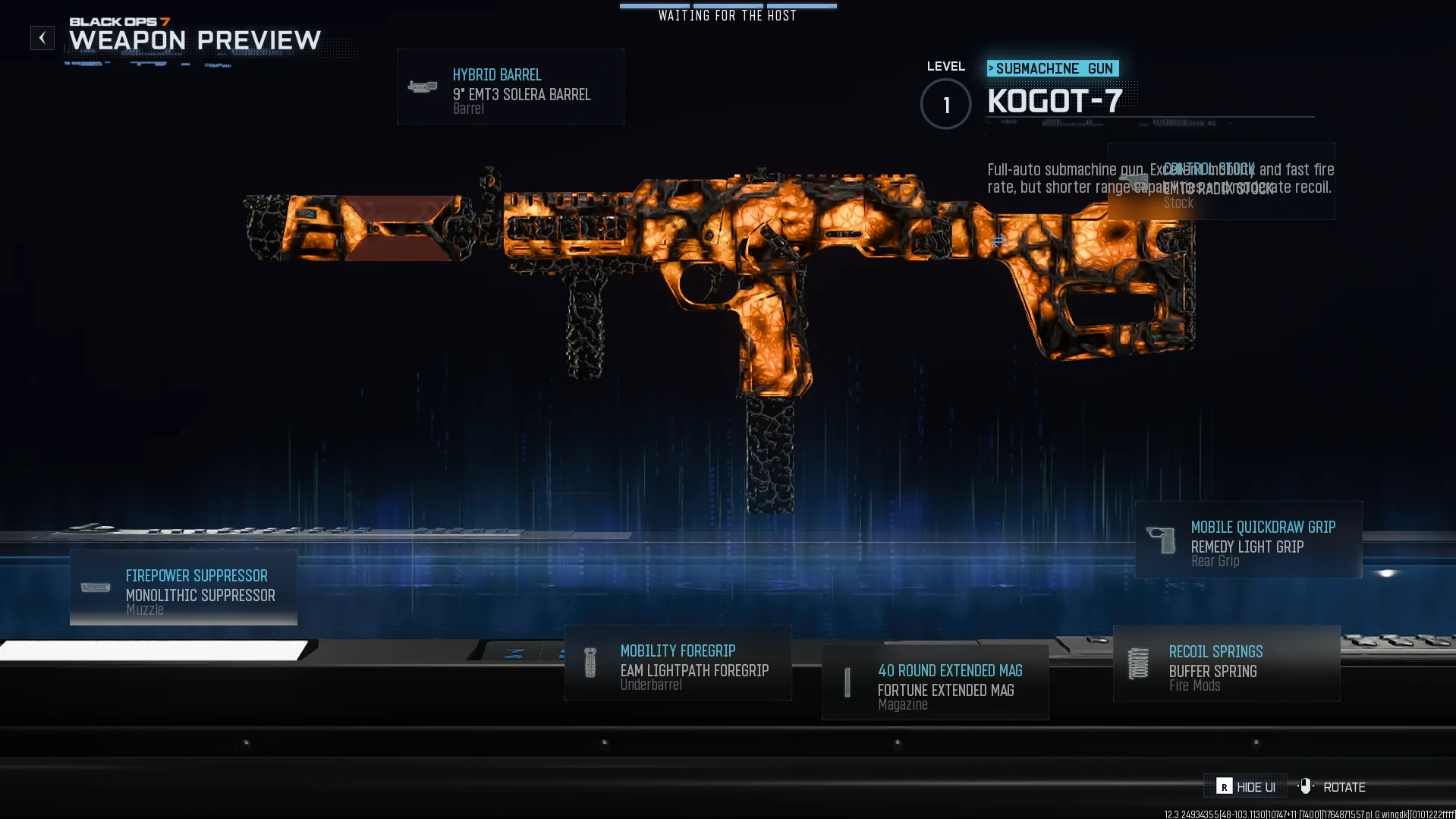Click the Rotate control
This screenshot has width=1456, height=819.
[x=1333, y=787]
